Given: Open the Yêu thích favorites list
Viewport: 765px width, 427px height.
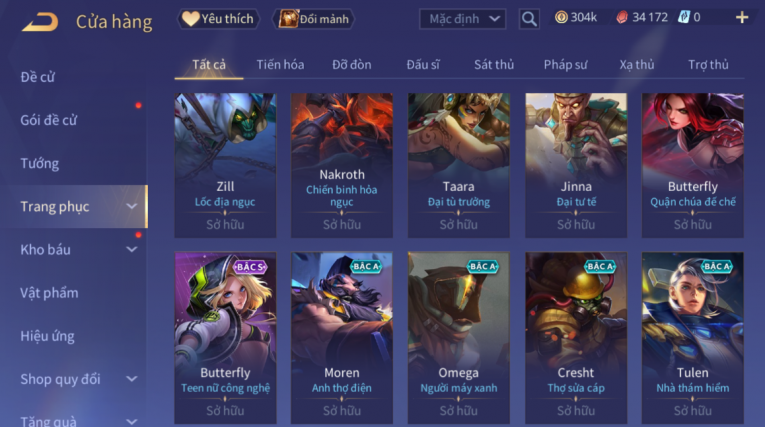Looking at the screenshot, I should point(219,18).
